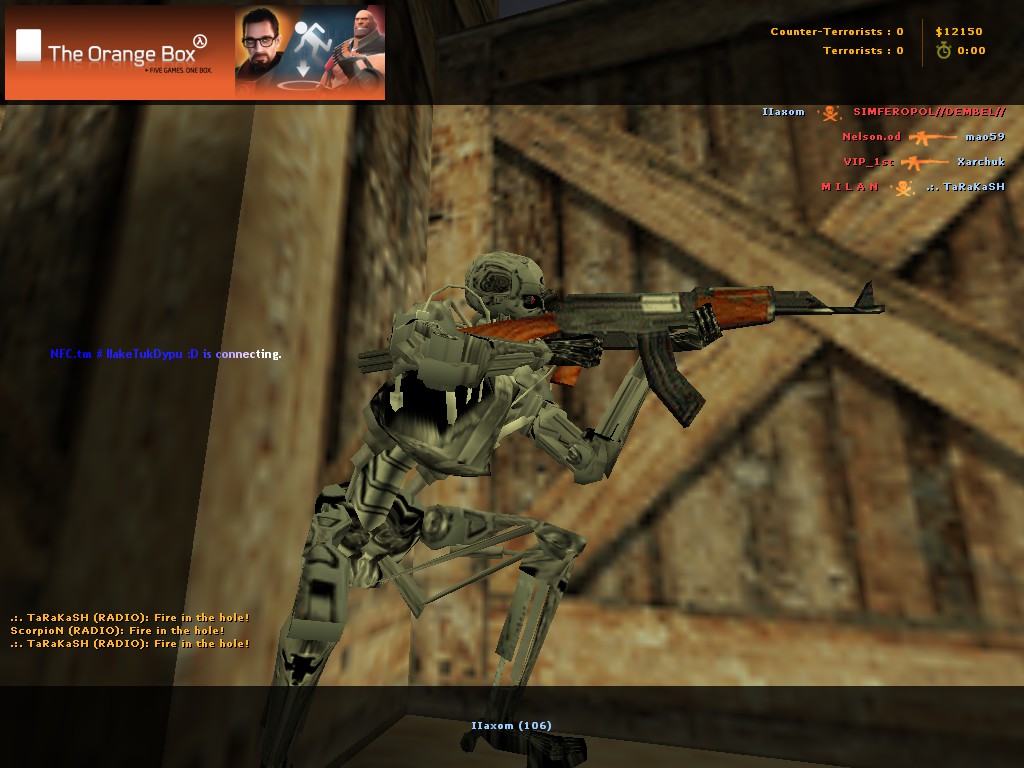1024x768 pixels.
Task: Select the spectated player name IIaxom label
Action: coord(511,725)
